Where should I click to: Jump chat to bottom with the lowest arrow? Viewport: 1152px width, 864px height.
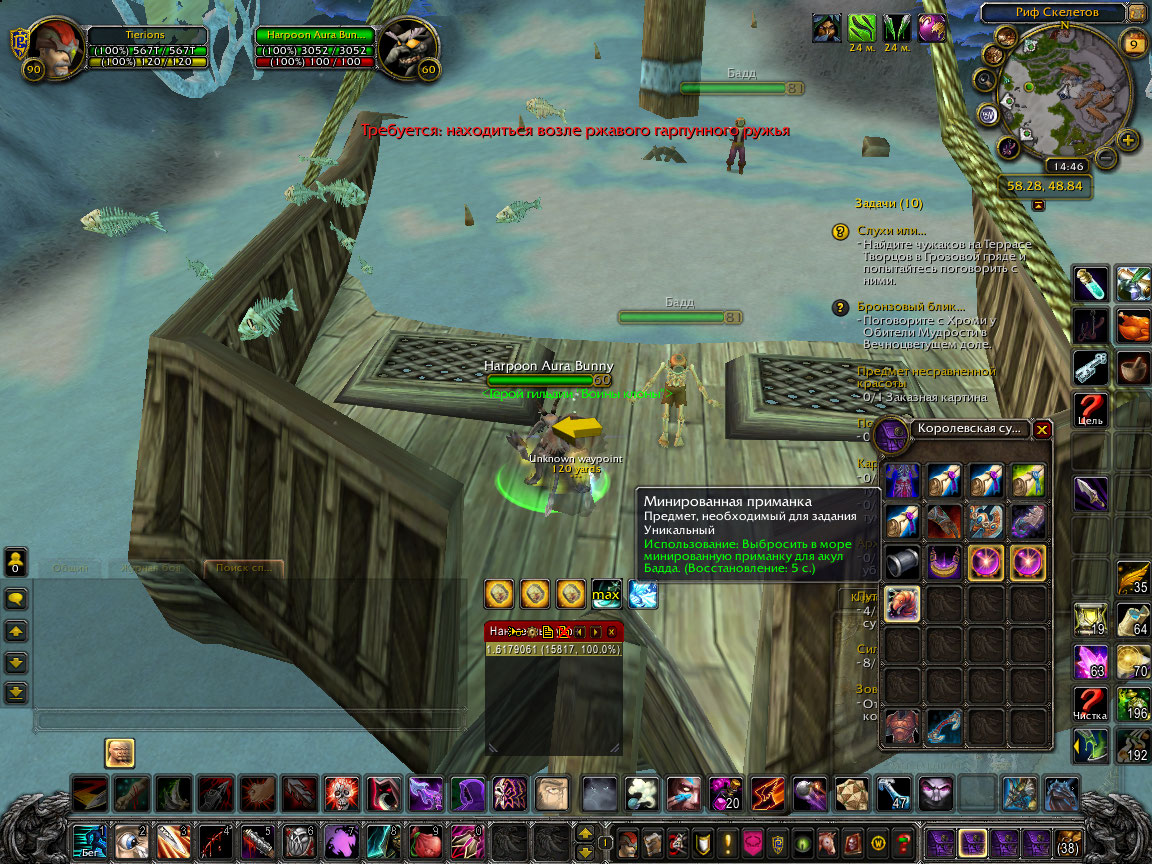[x=17, y=691]
